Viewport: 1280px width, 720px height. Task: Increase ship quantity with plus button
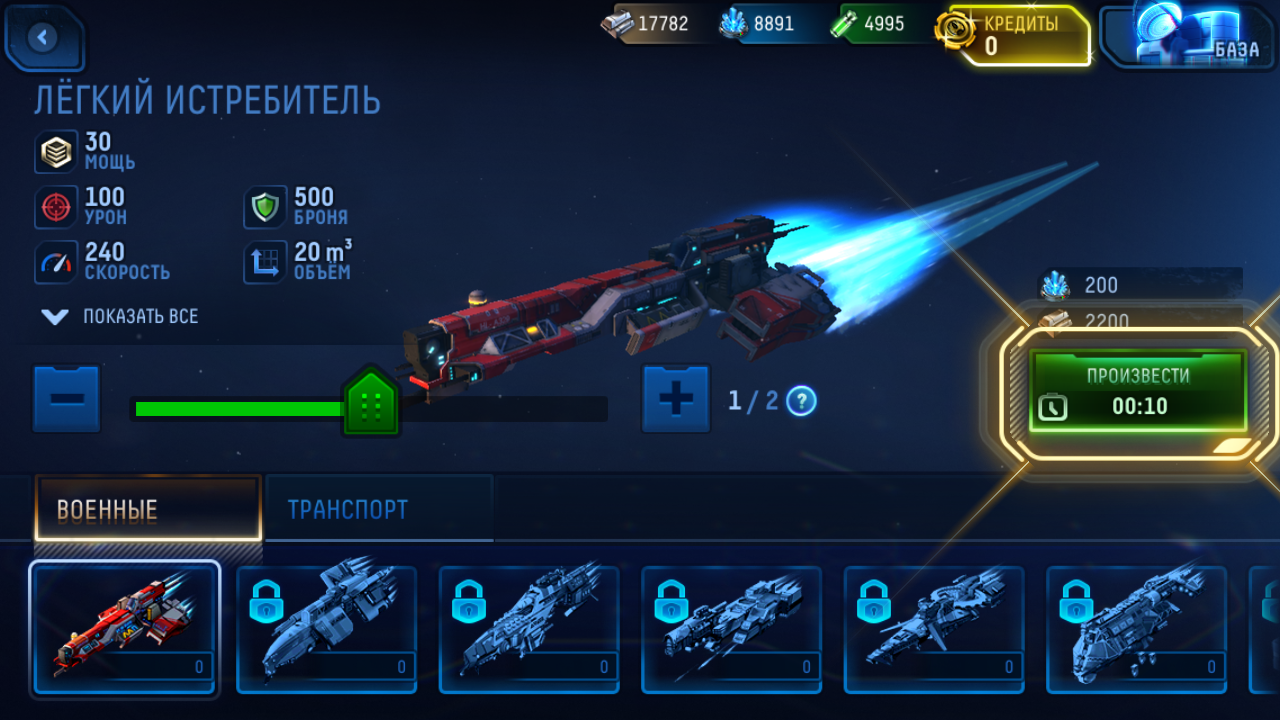(676, 398)
